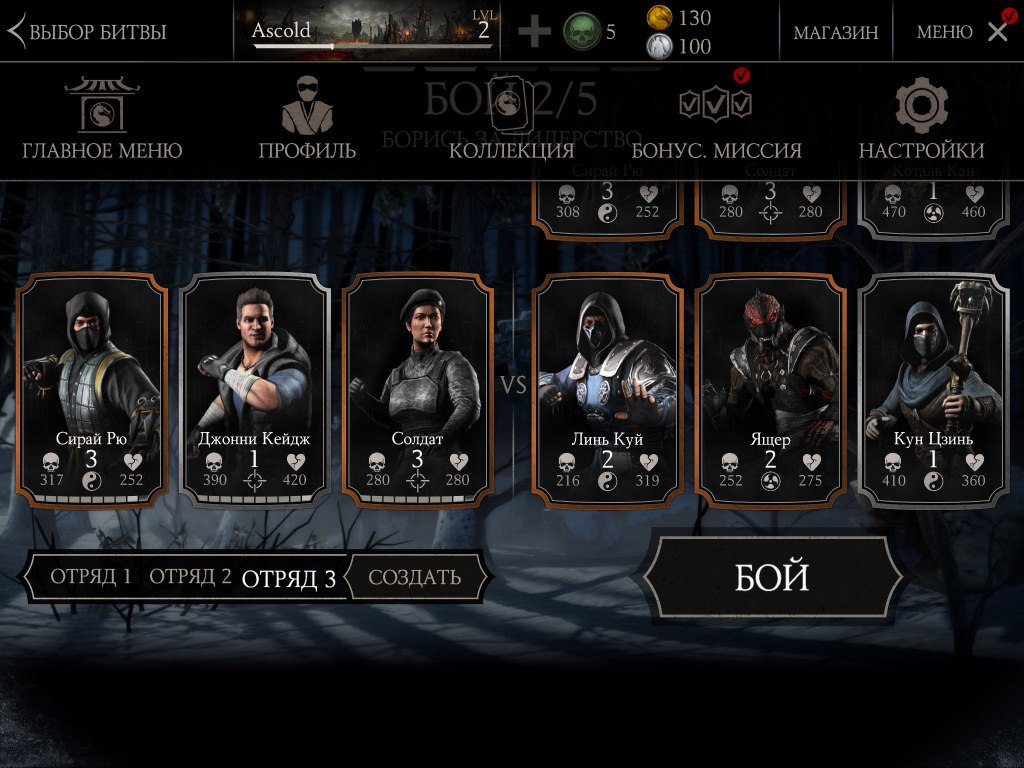
Task: Close the Меню dropdown overlay
Action: tap(997, 32)
